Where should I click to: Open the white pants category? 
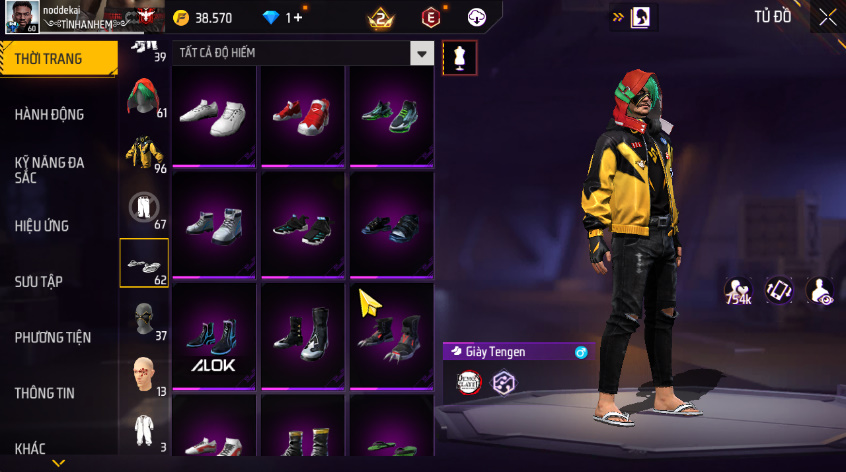point(144,208)
